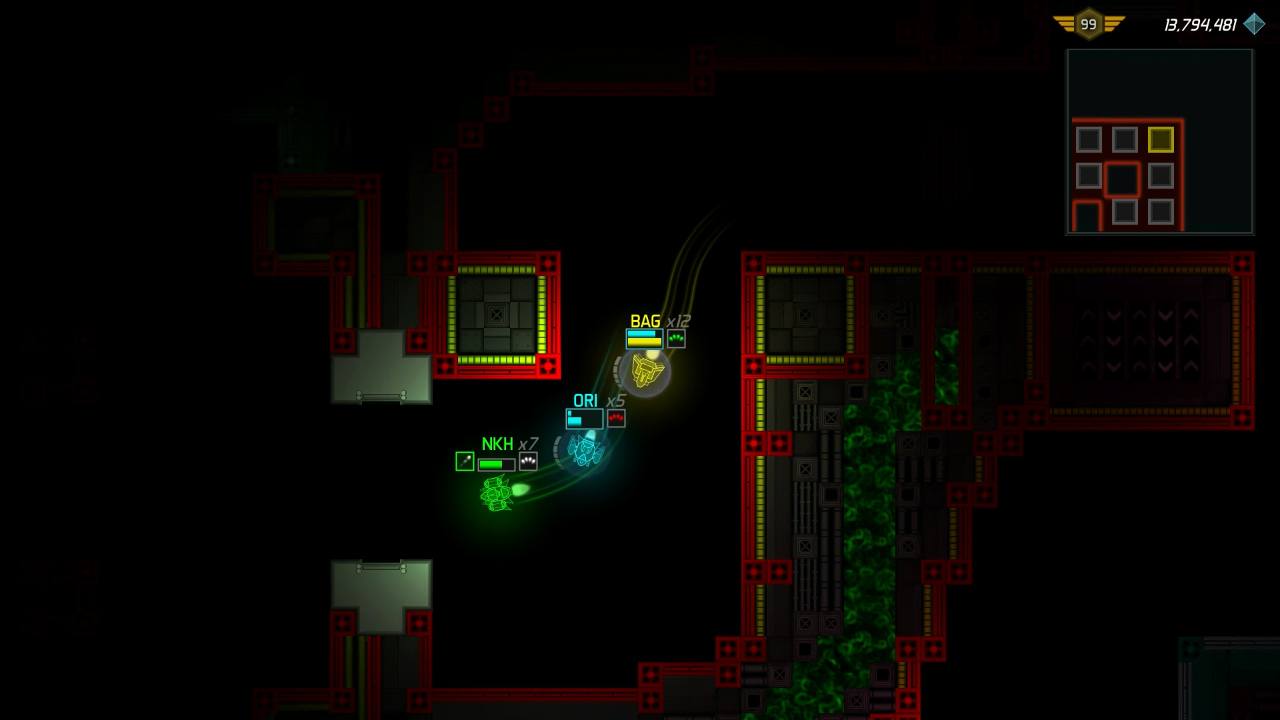Screen dimensions: 1280x720
Task: Click the green targeting reticle icon left of NKH's bar
Action: point(464,461)
